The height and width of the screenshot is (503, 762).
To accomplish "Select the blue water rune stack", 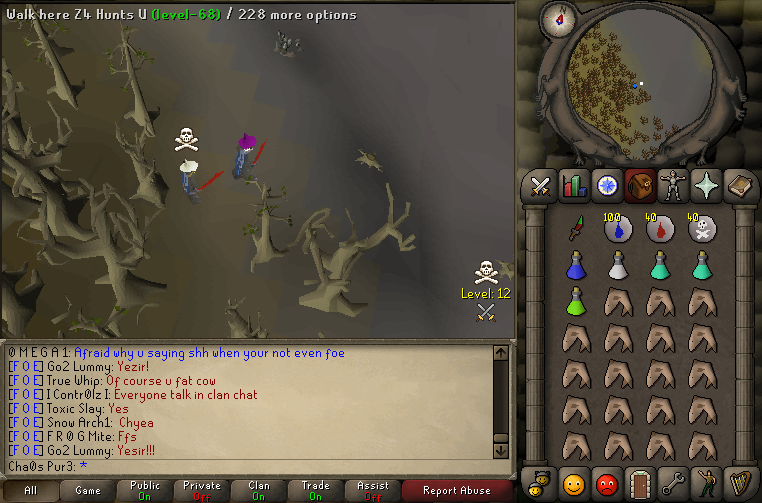I will tap(617, 230).
